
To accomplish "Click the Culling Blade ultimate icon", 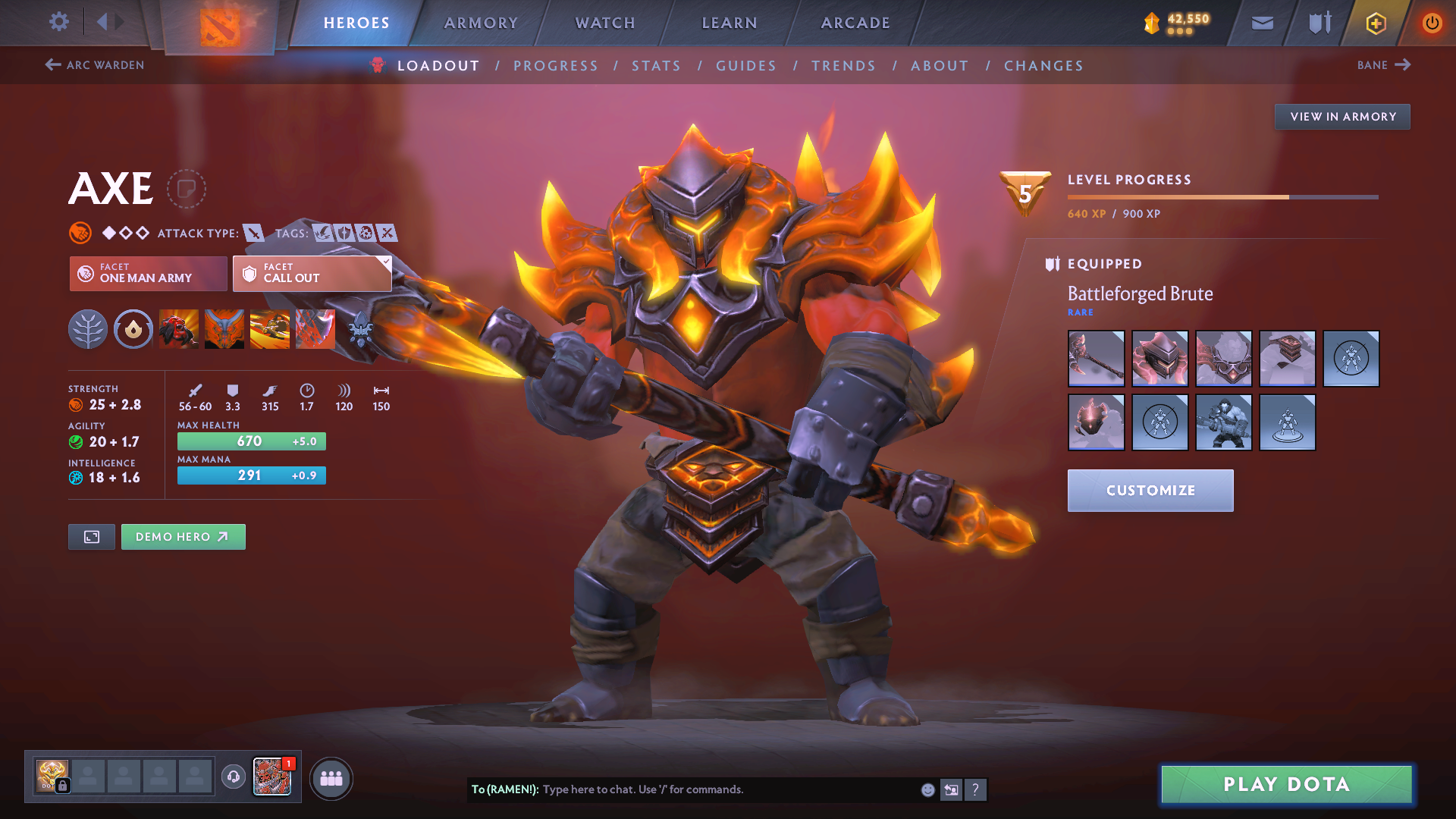I will [315, 329].
